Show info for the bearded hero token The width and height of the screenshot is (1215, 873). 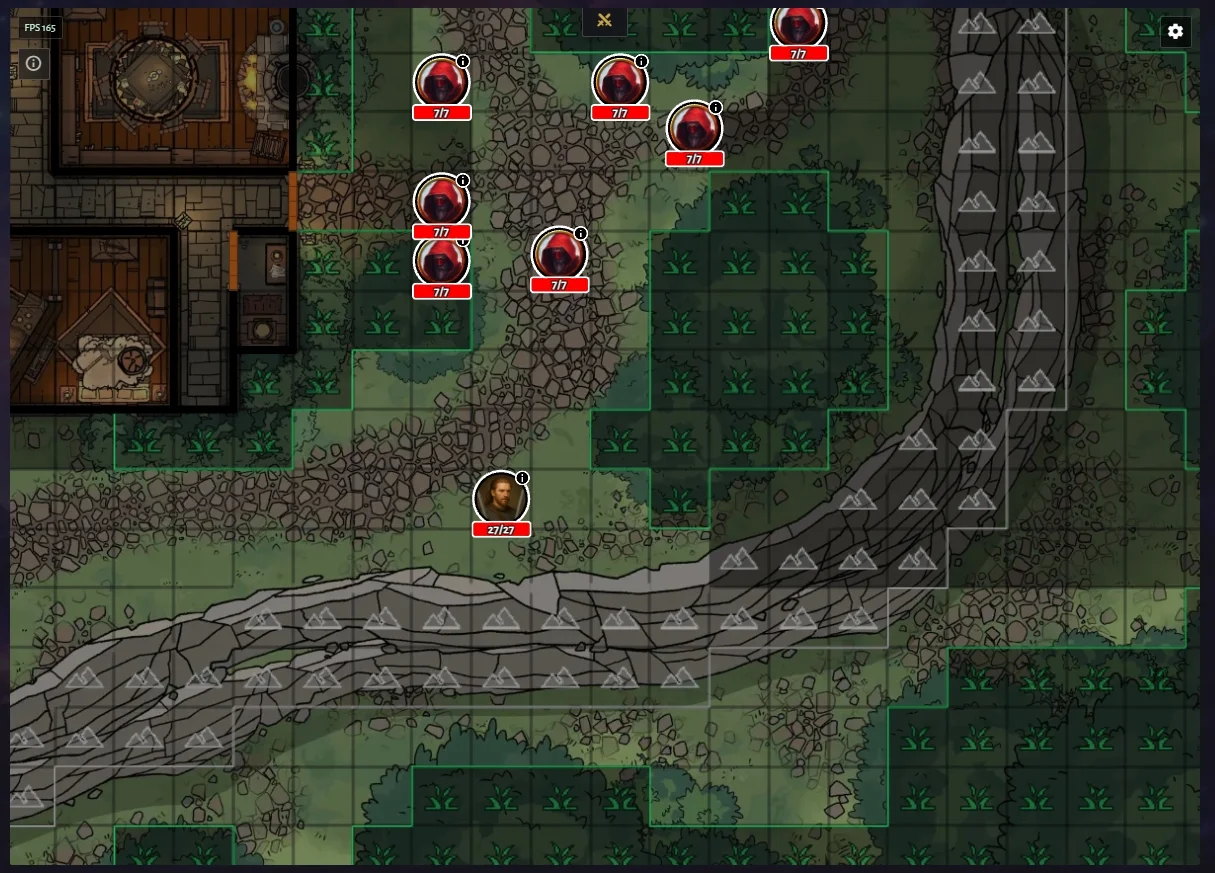(522, 478)
